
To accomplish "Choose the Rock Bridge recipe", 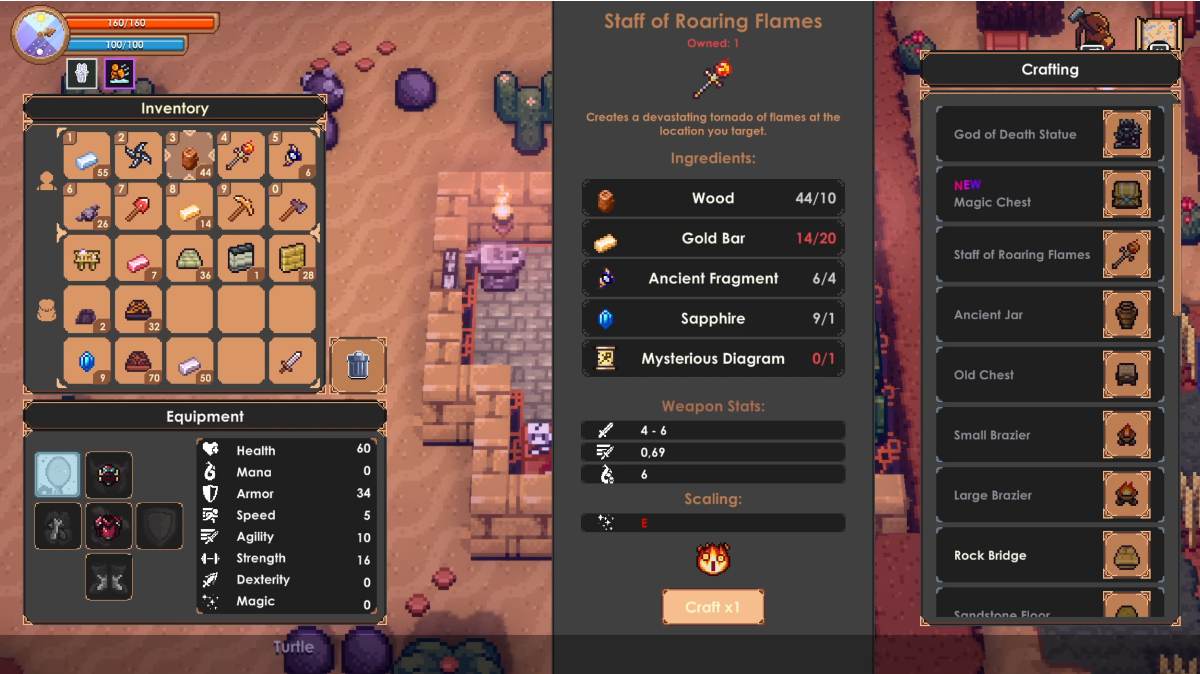I will point(1050,555).
